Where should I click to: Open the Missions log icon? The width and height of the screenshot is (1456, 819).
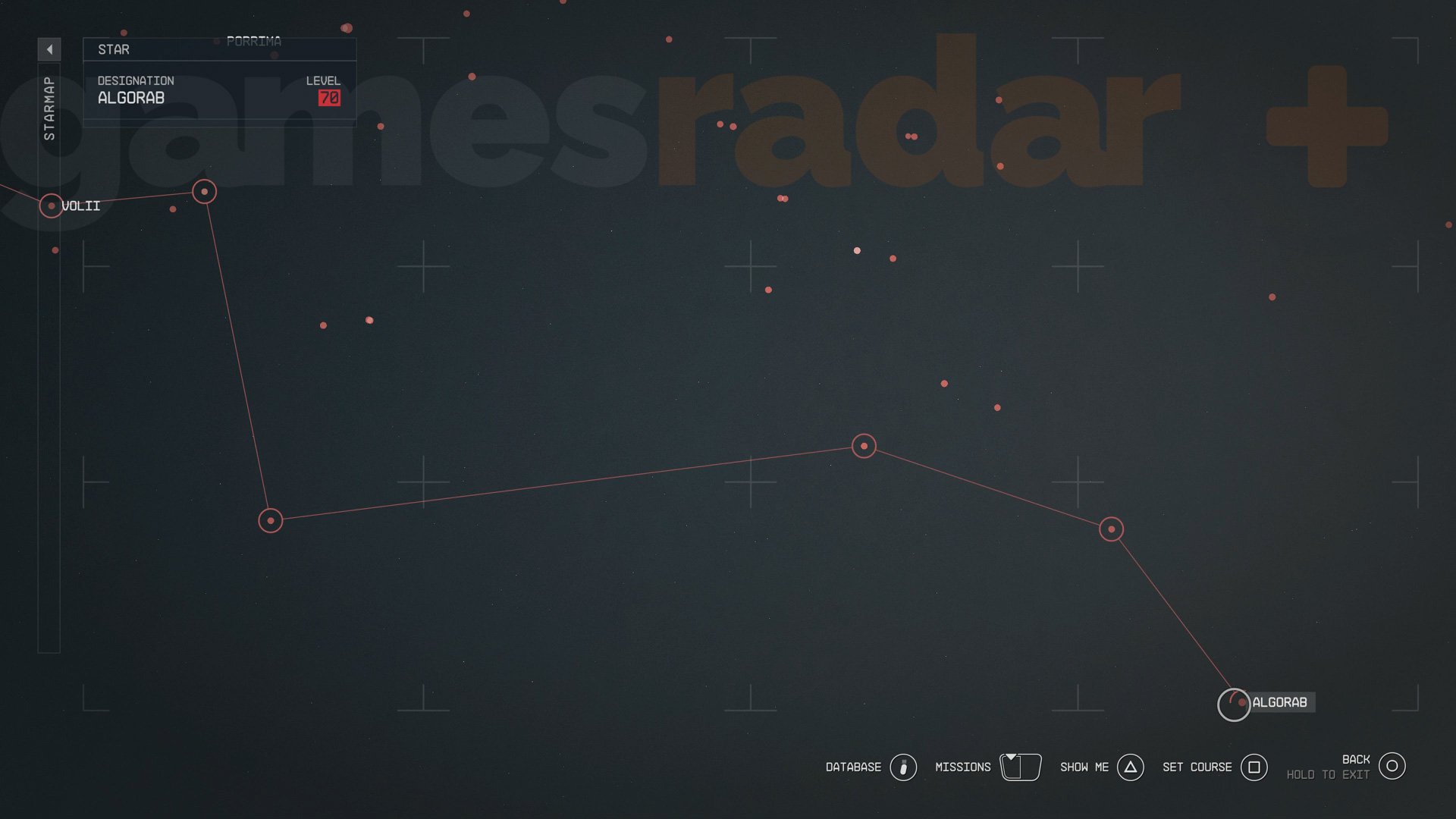[x=1020, y=767]
